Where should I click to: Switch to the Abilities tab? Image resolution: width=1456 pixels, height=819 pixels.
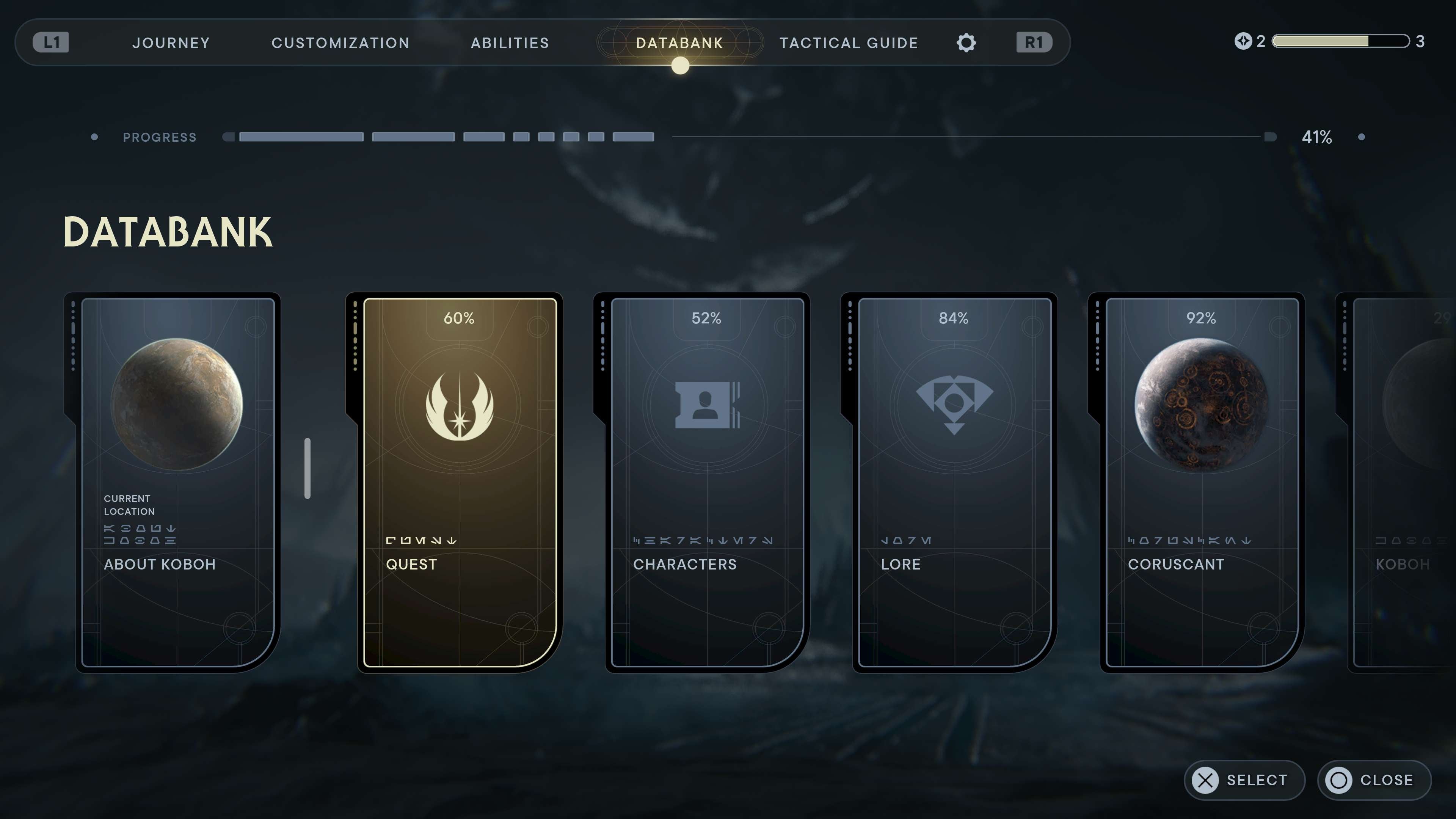click(509, 42)
